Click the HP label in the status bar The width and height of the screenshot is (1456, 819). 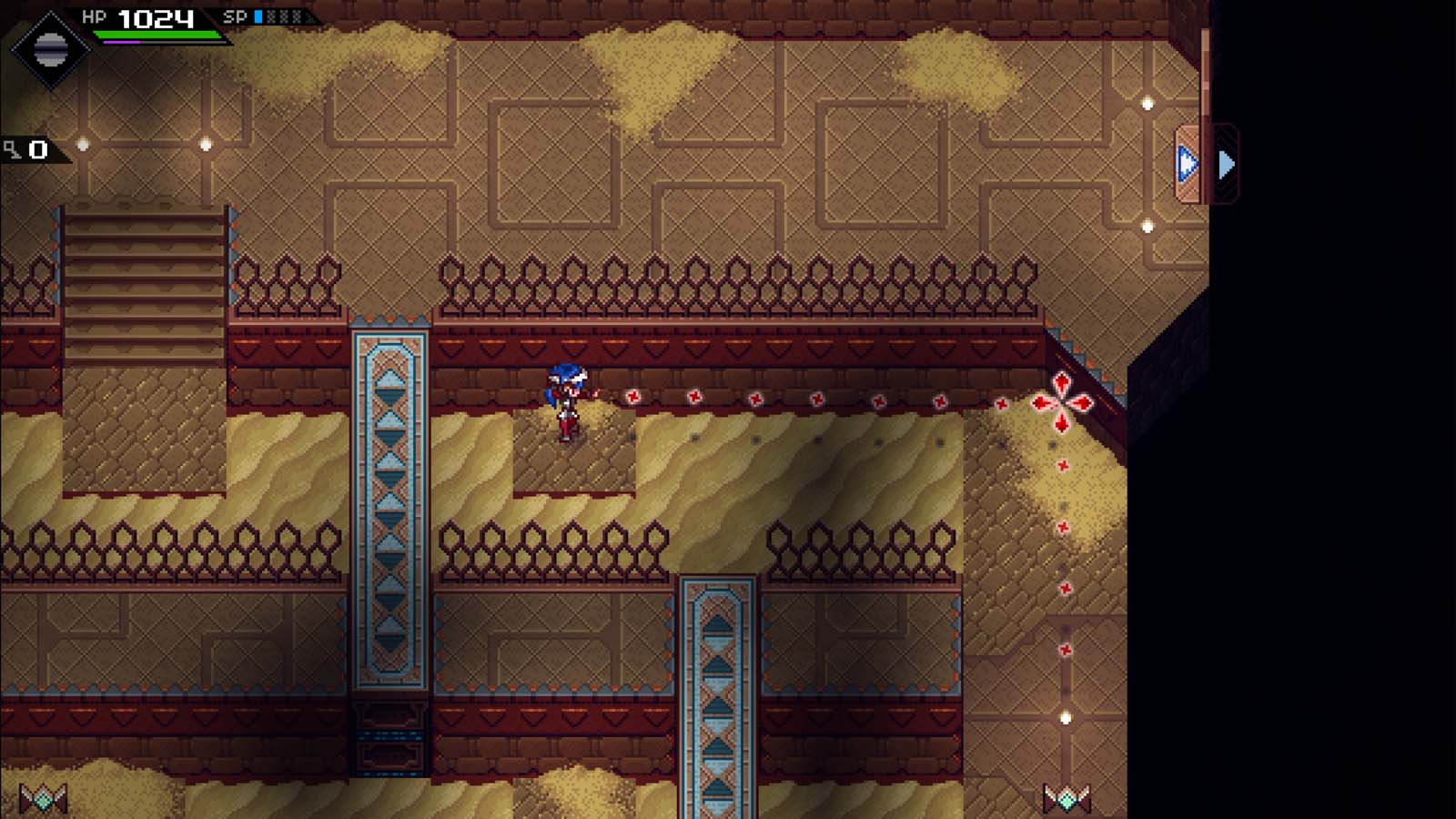click(95, 15)
